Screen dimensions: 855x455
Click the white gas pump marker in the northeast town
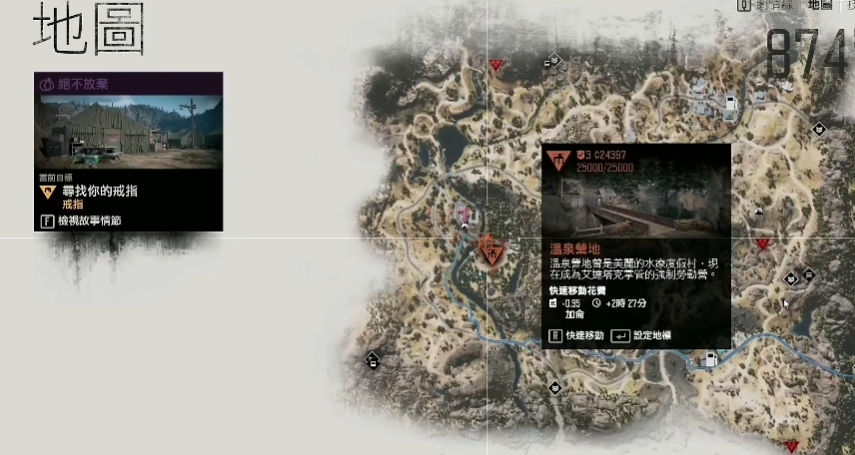pos(731,102)
